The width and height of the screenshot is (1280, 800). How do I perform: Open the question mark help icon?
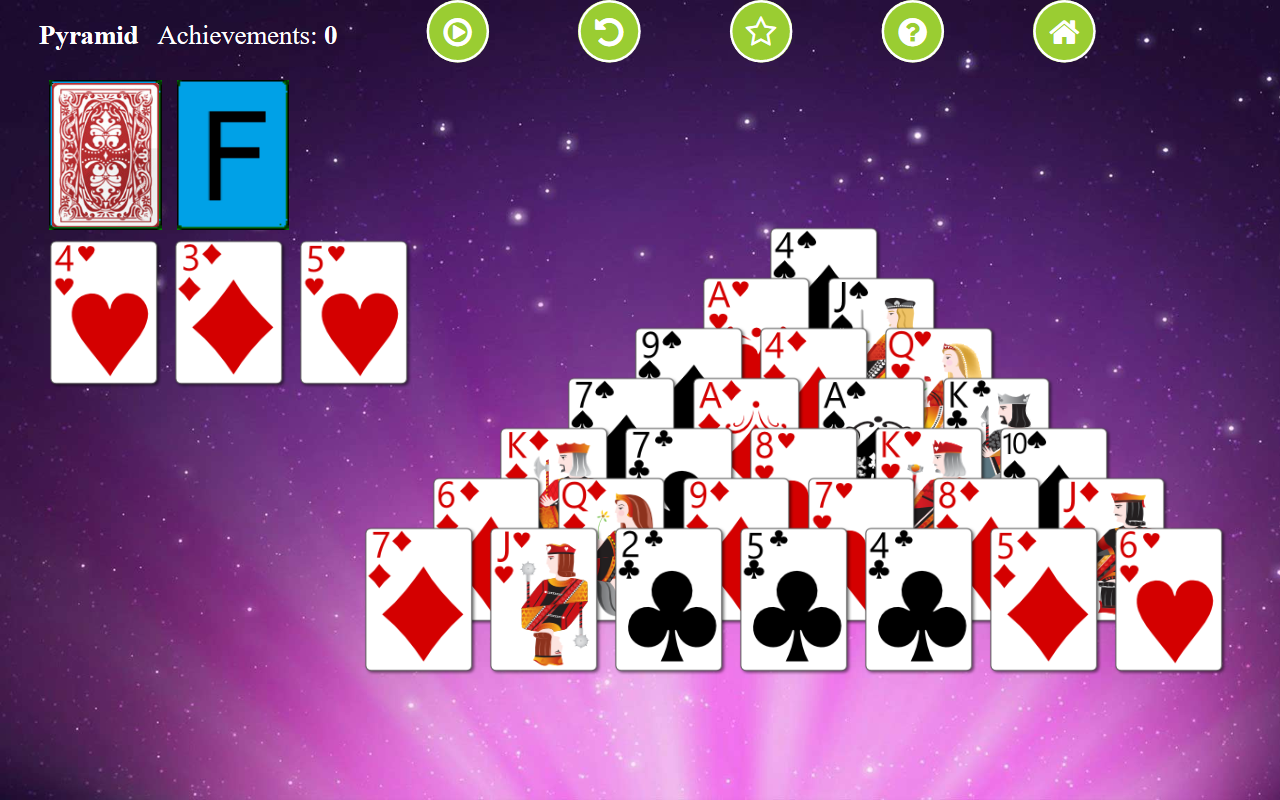tap(912, 31)
